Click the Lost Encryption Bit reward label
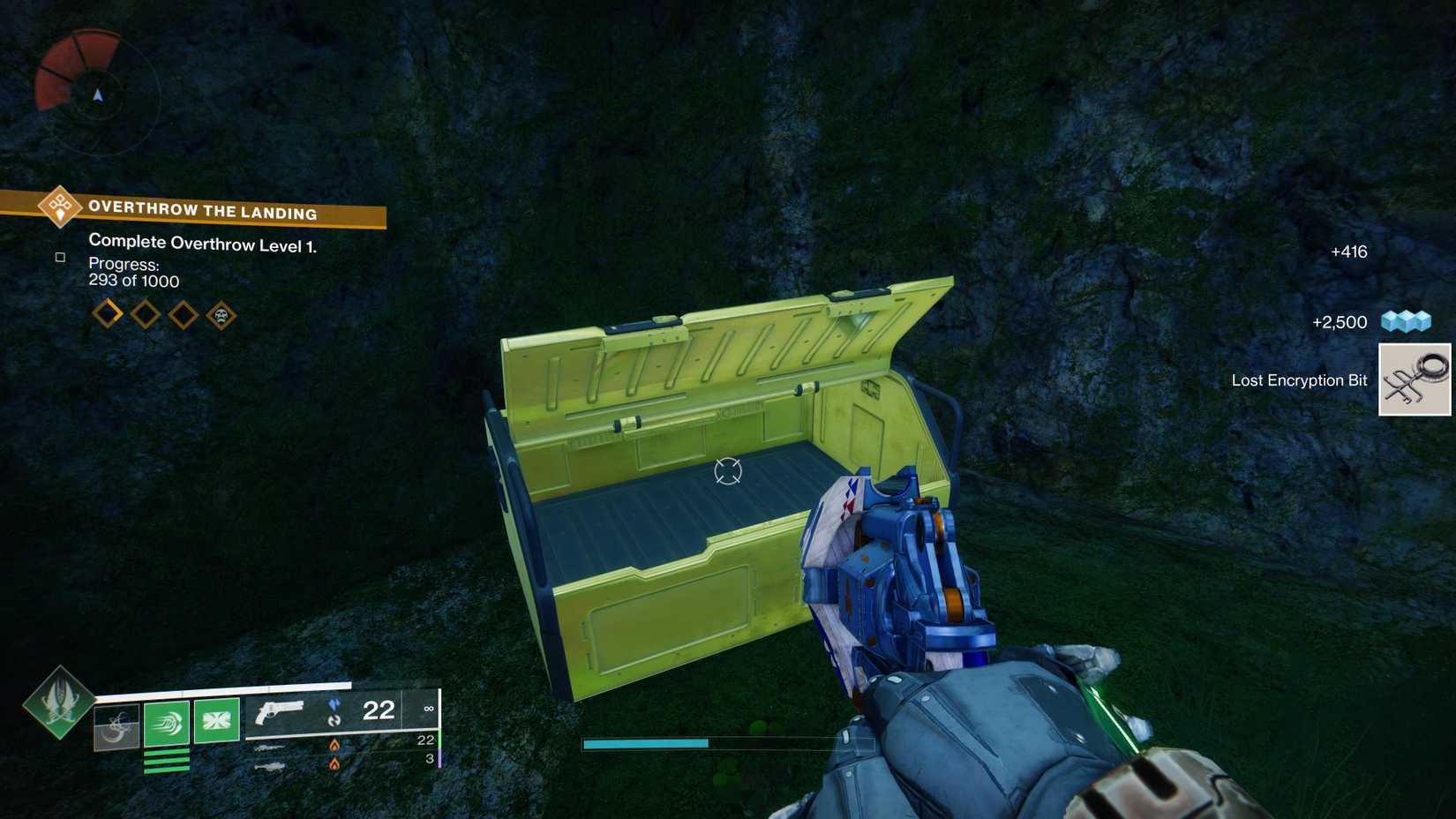The image size is (1456, 819). pyautogui.click(x=1298, y=379)
